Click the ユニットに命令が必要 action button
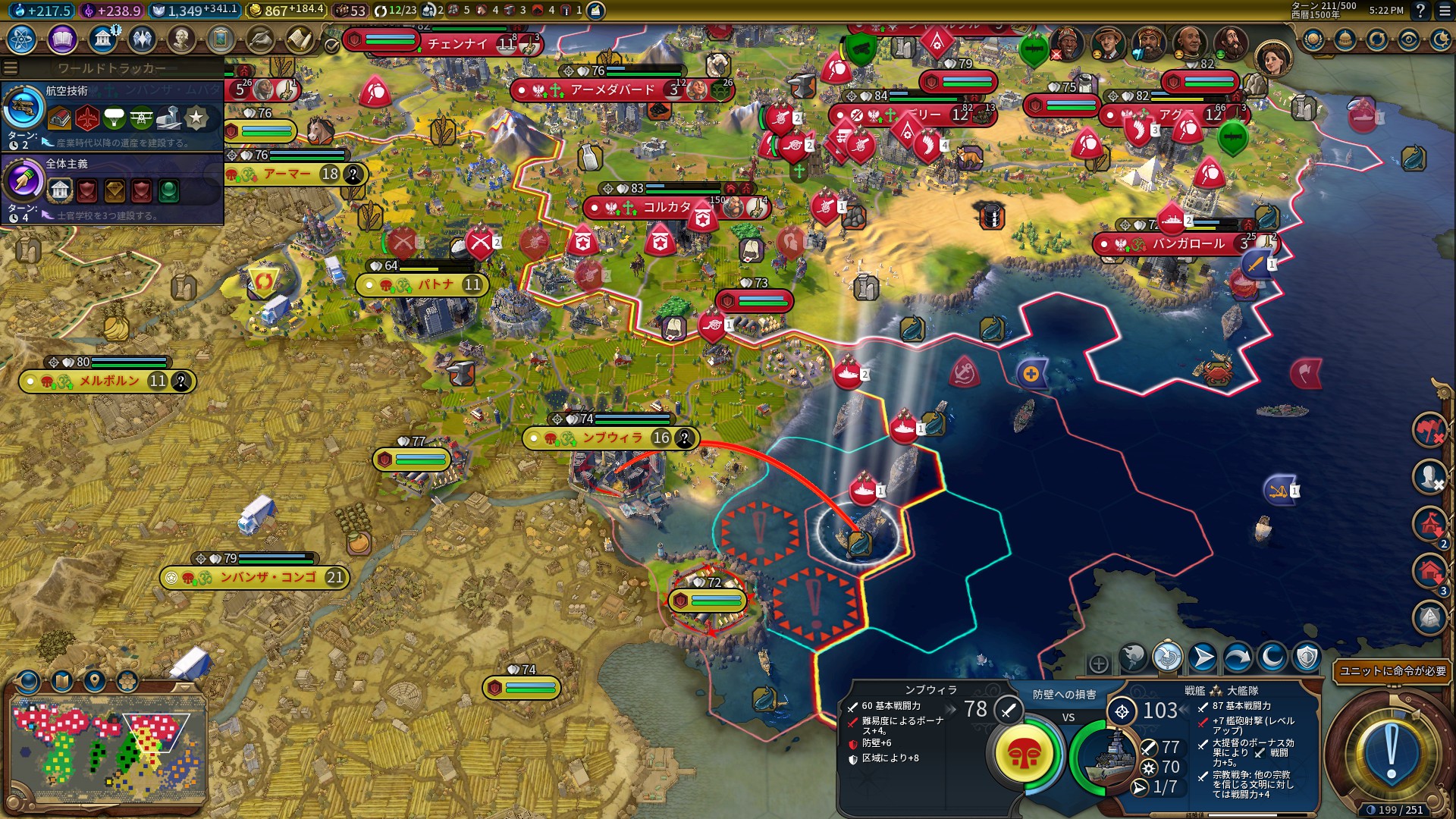1456x819 pixels. tap(1392, 671)
